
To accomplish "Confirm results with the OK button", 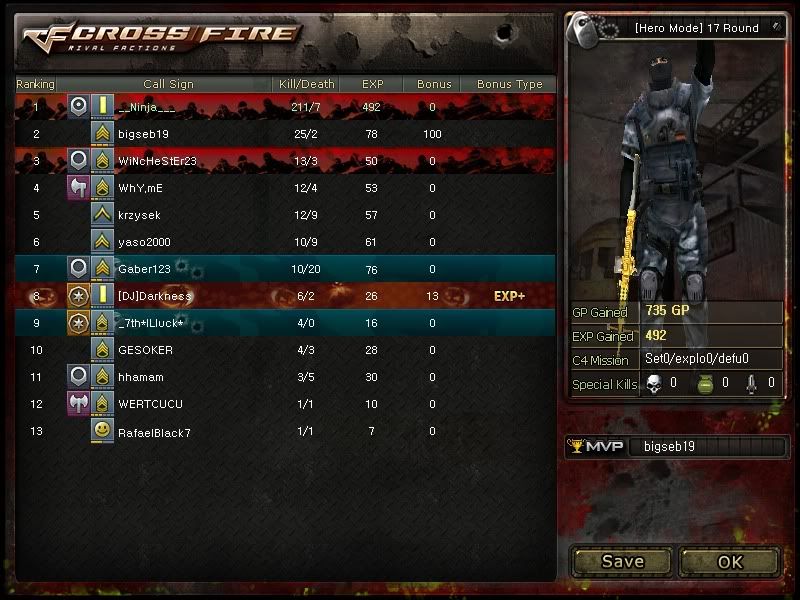I will 730,561.
